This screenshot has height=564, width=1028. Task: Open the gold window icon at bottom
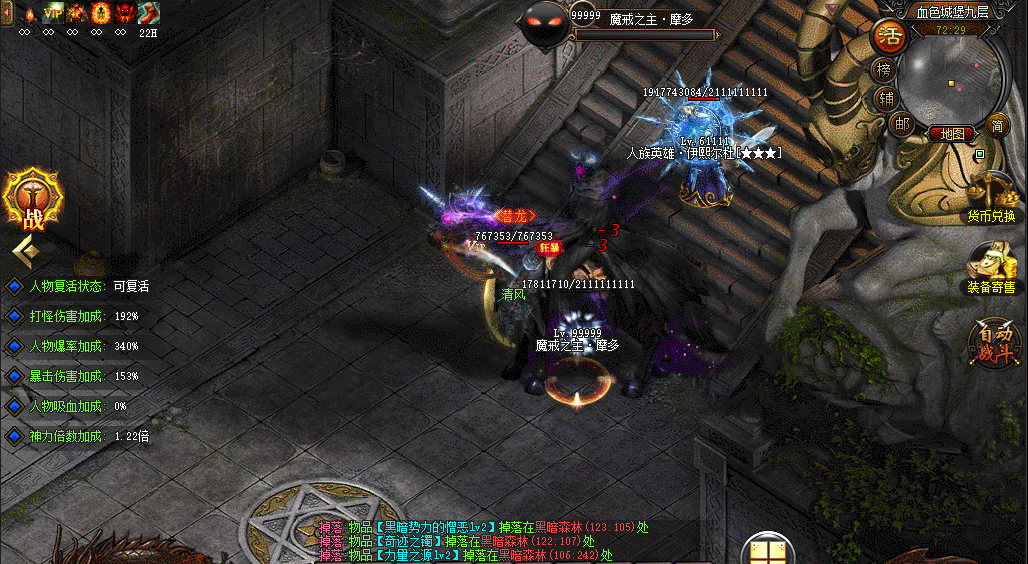pyautogui.click(x=767, y=552)
